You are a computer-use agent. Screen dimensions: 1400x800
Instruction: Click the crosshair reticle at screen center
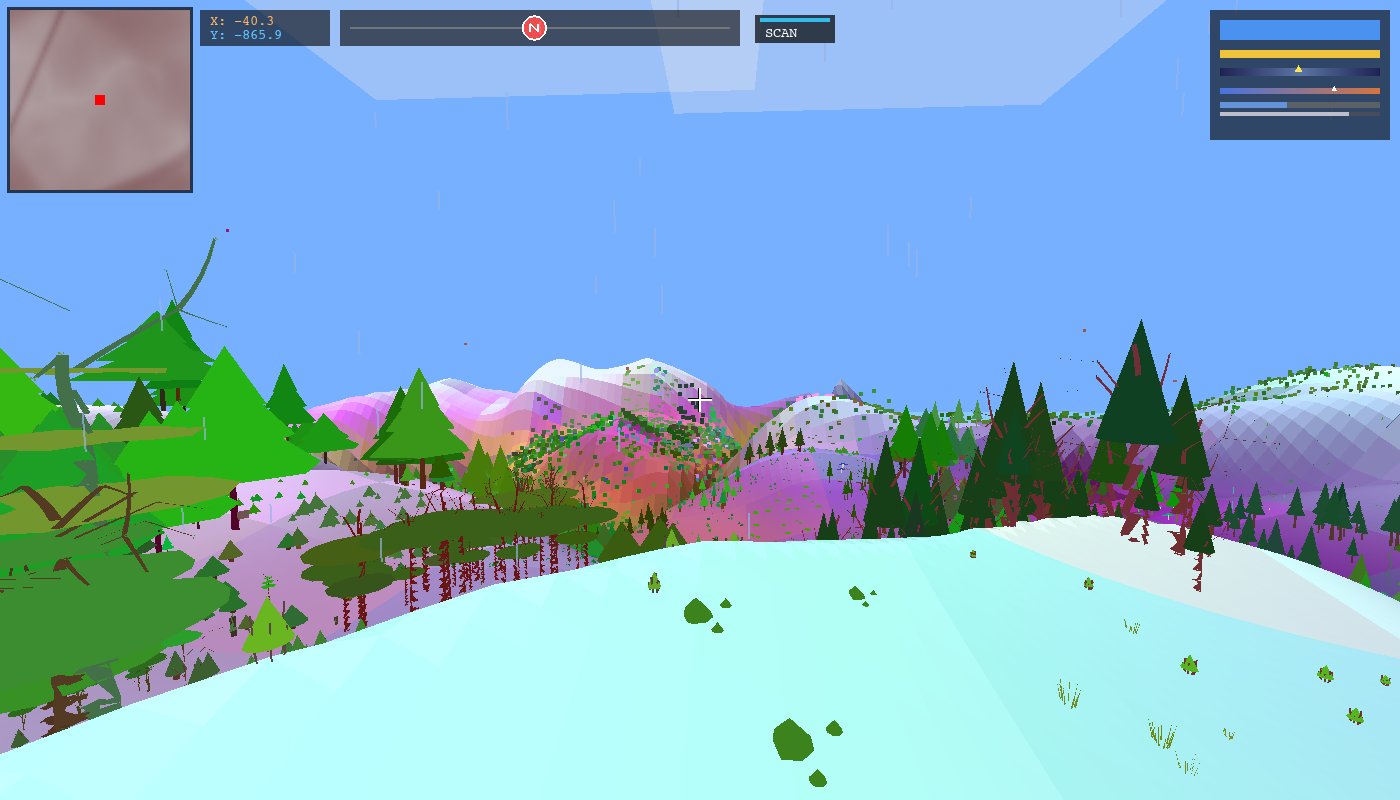point(700,399)
